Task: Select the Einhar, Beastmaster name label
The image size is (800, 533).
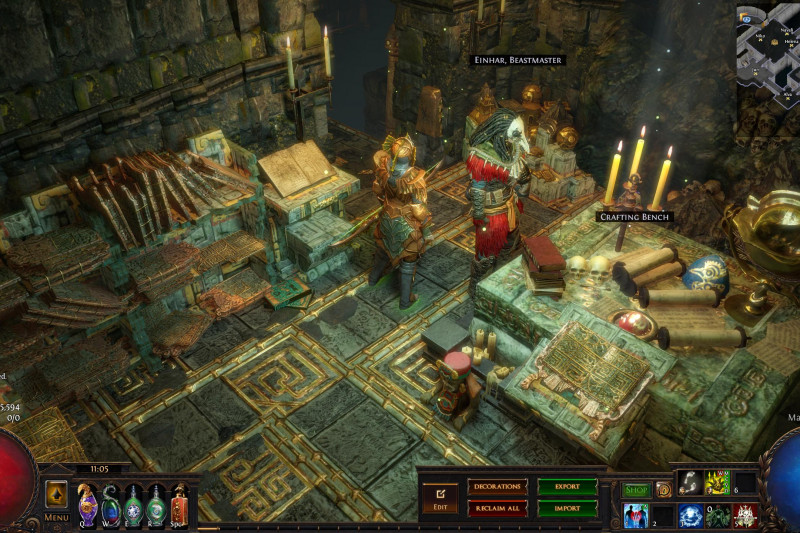Action: 518,61
